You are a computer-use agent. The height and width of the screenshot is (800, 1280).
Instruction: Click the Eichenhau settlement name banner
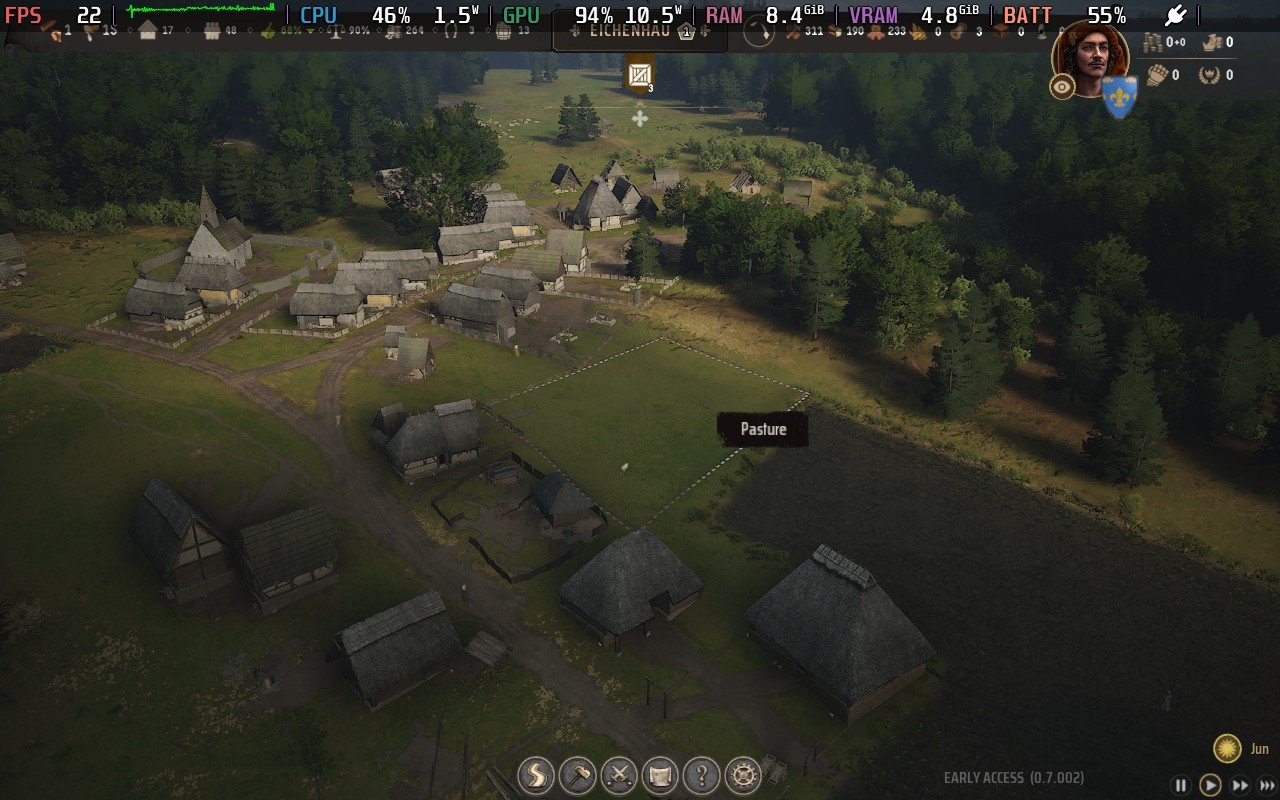point(628,31)
